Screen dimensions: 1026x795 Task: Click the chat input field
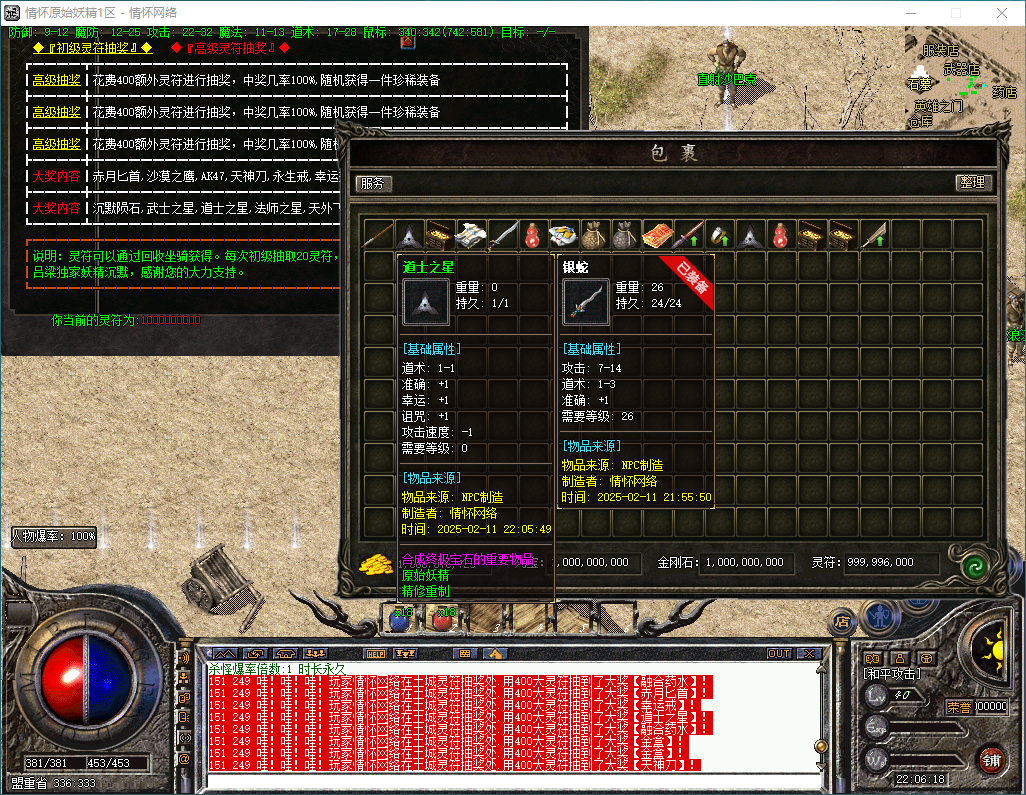pyautogui.click(x=500, y=781)
